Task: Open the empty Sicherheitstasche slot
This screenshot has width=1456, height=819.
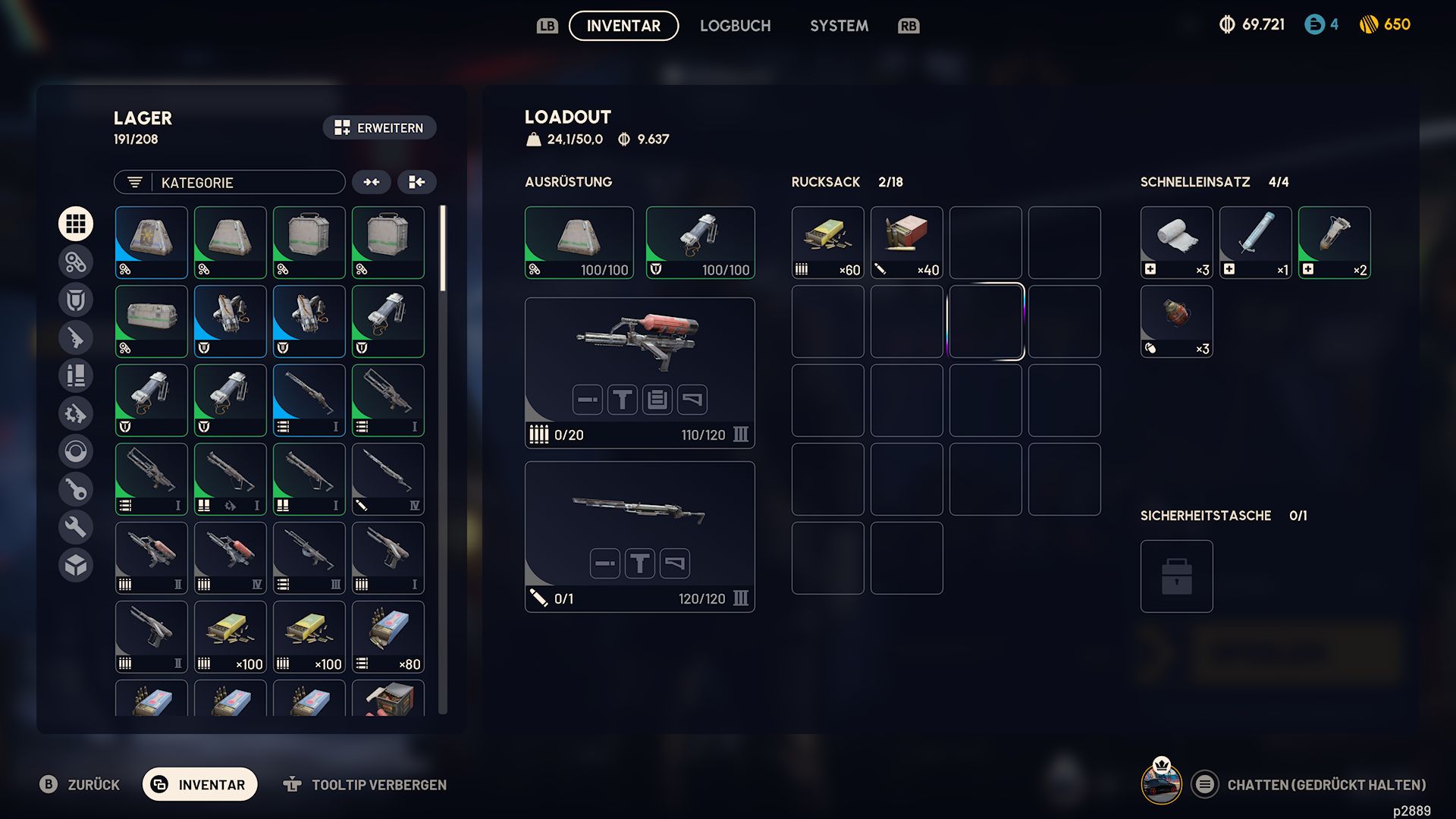Action: [x=1176, y=576]
